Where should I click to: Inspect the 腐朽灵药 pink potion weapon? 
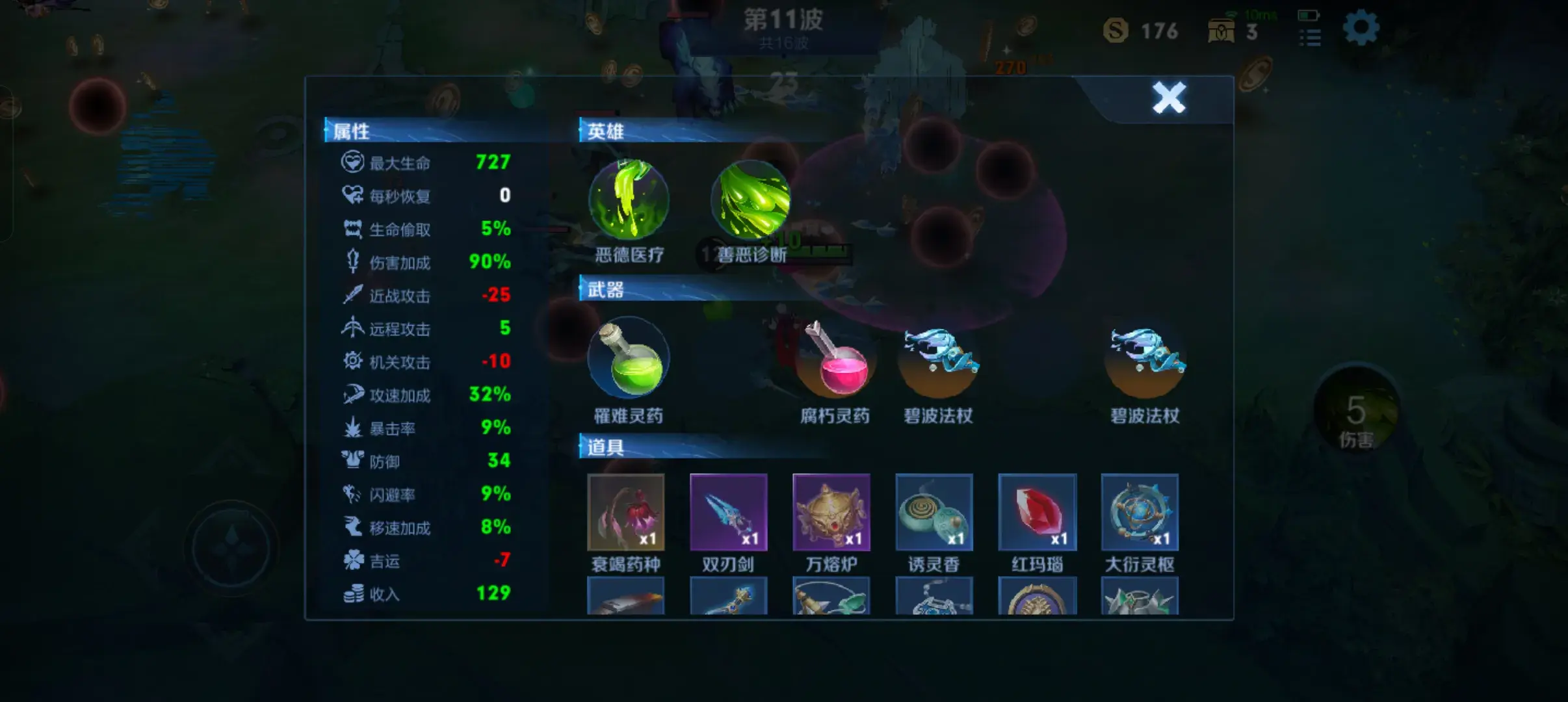[835, 359]
